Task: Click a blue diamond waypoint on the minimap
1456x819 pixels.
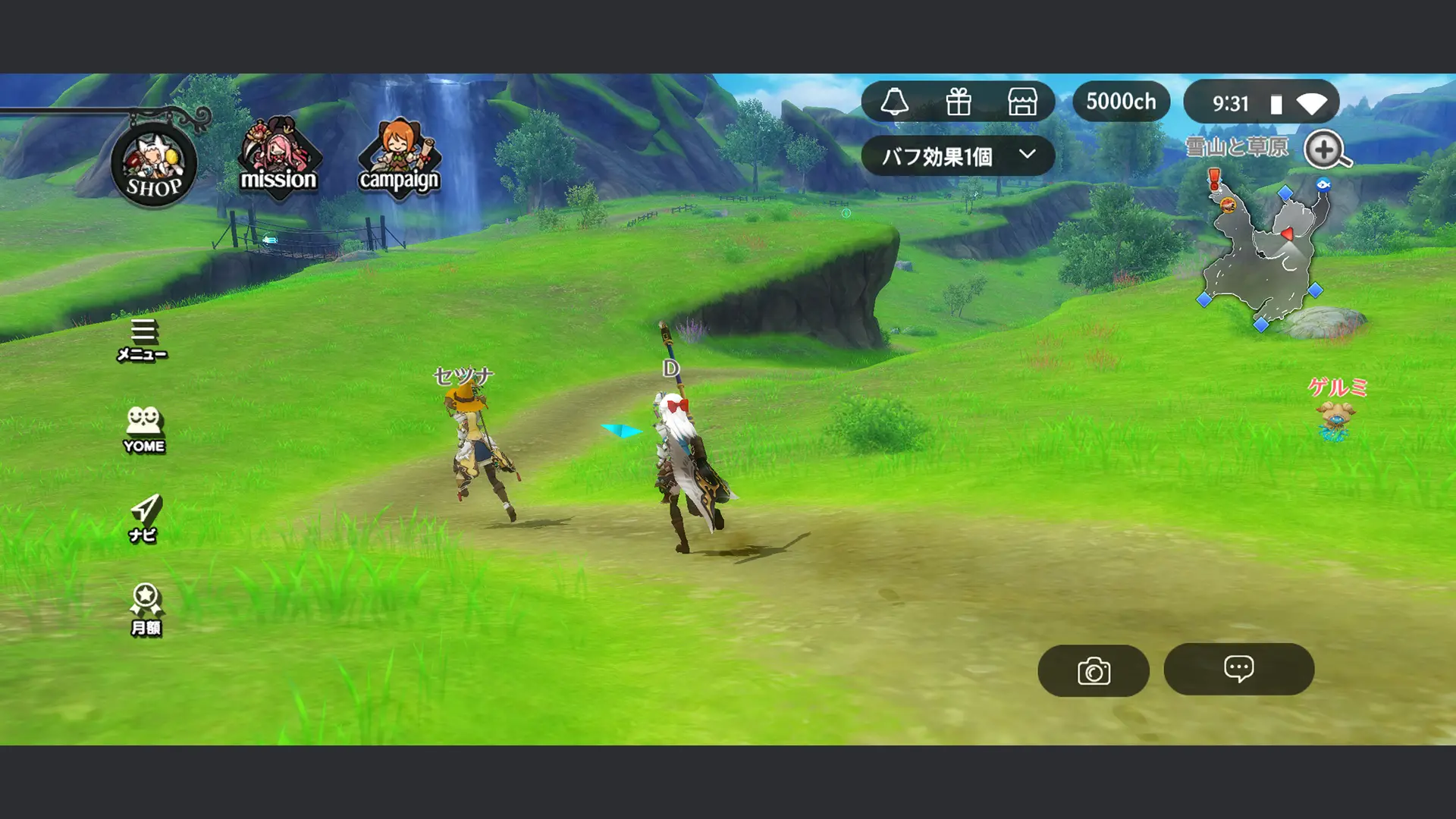Action: [1285, 193]
